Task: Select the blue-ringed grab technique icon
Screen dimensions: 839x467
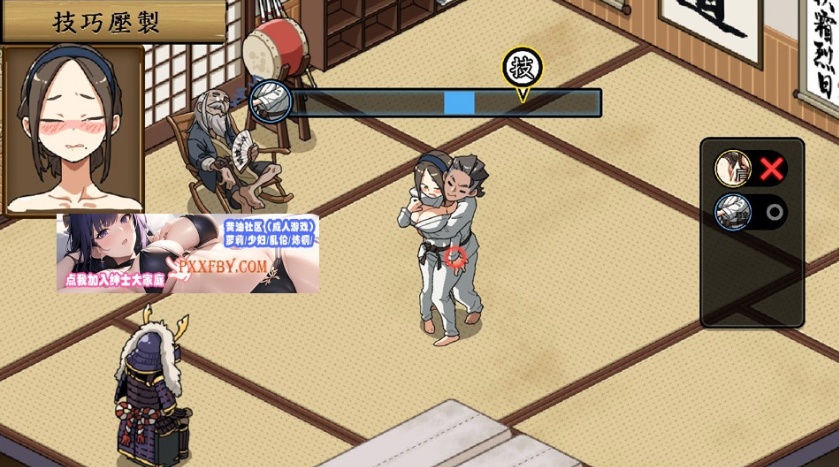Action: coord(731,212)
